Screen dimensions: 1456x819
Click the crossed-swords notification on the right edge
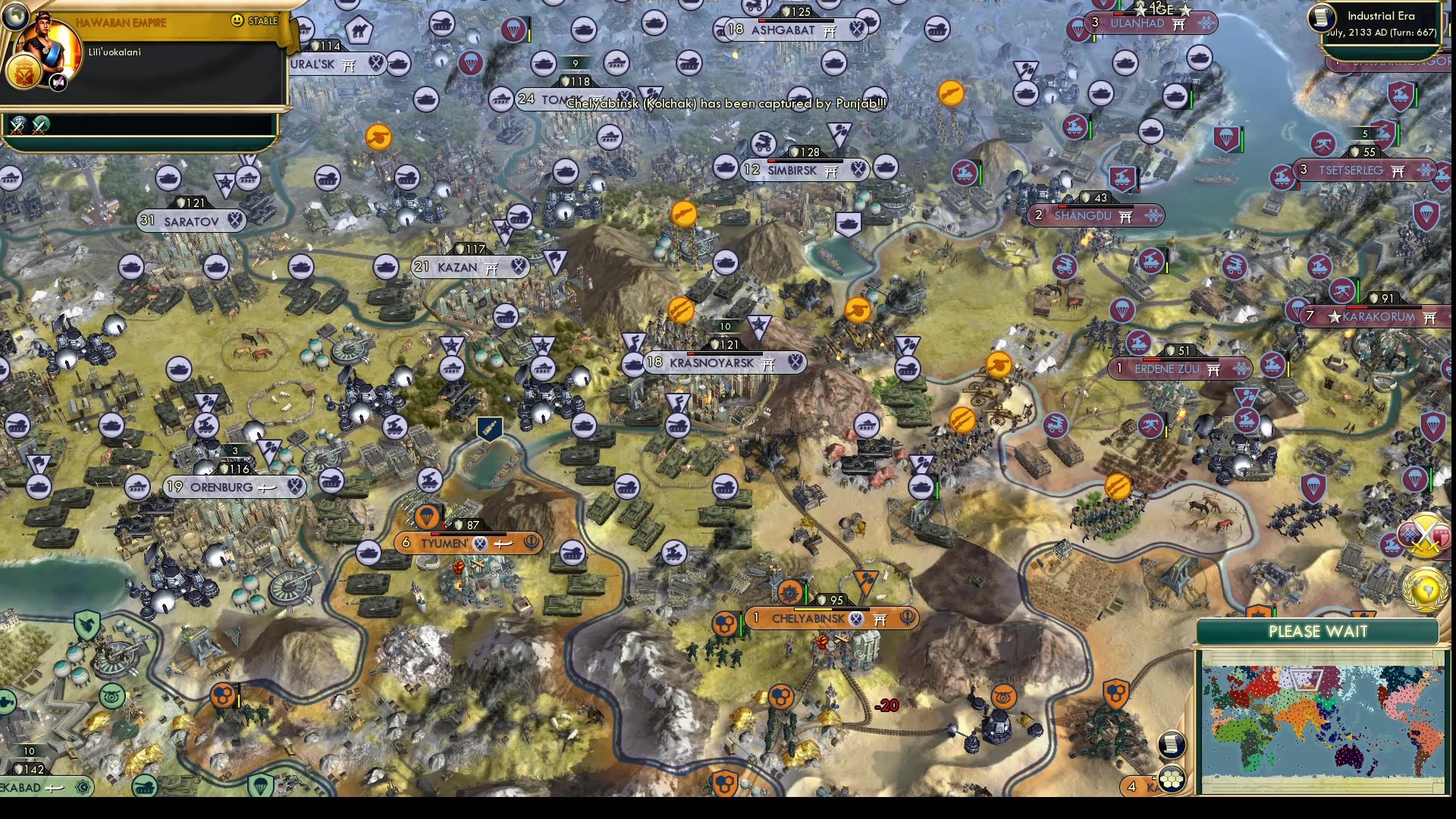tap(1424, 535)
